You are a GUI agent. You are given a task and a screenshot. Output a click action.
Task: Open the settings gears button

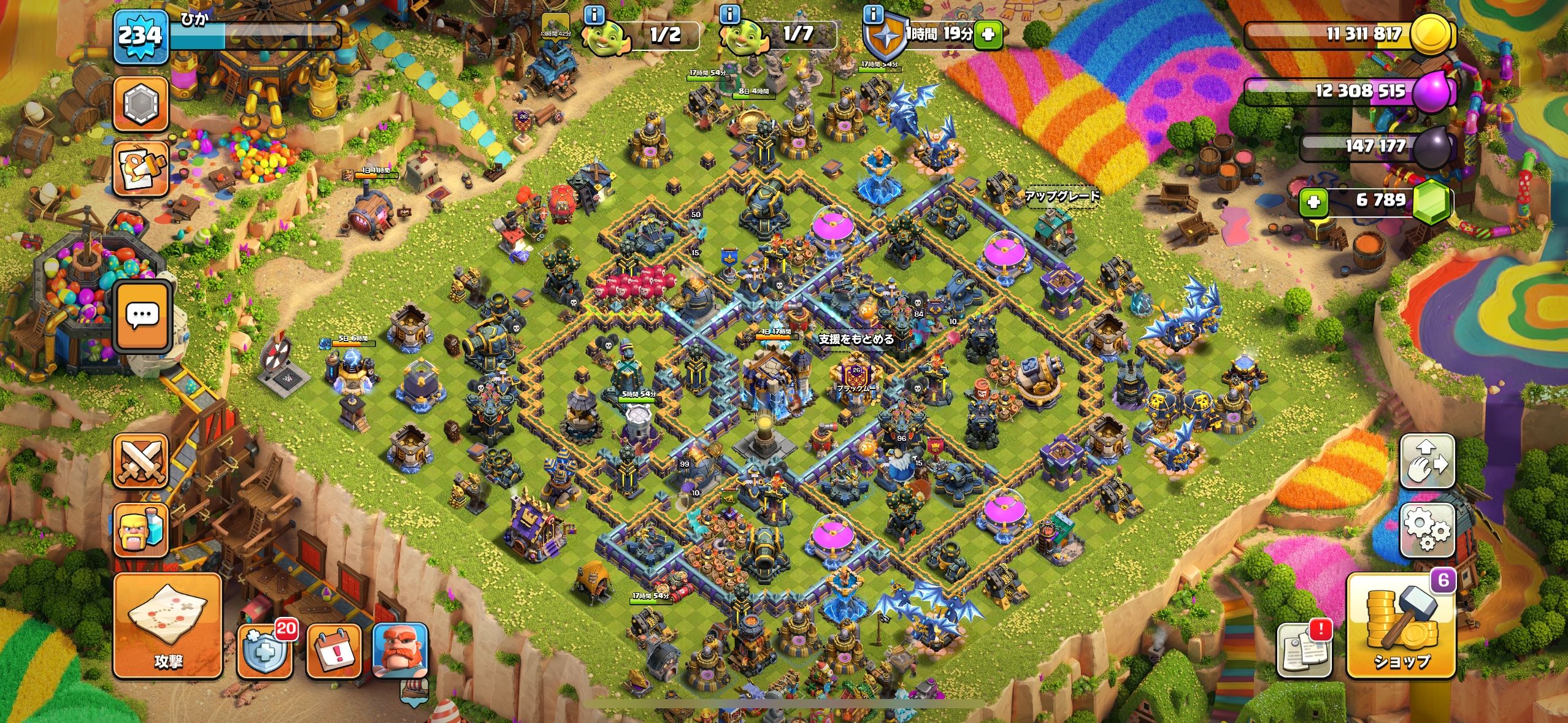(x=1427, y=531)
